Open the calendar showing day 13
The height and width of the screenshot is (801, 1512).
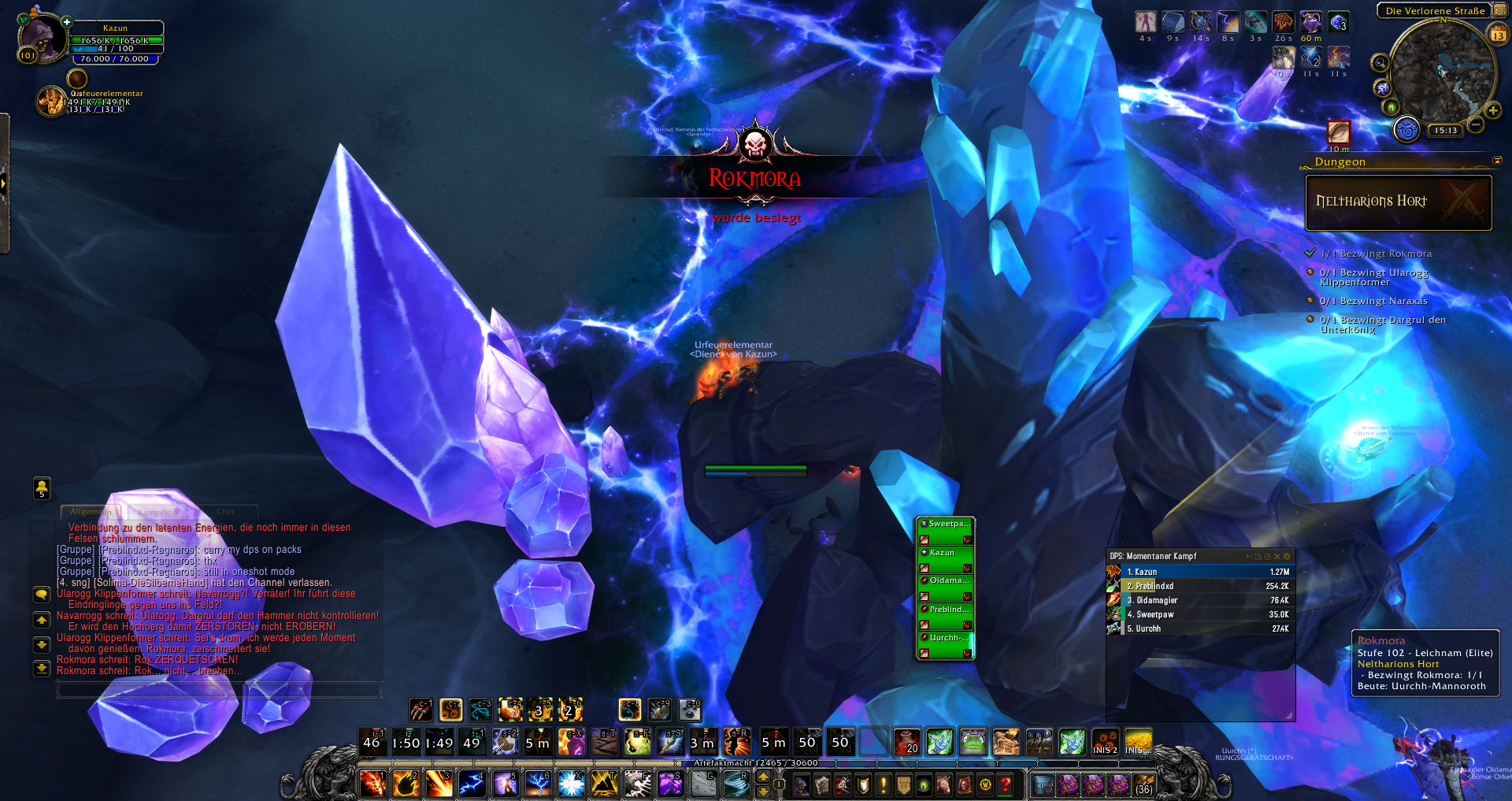click(x=1498, y=35)
